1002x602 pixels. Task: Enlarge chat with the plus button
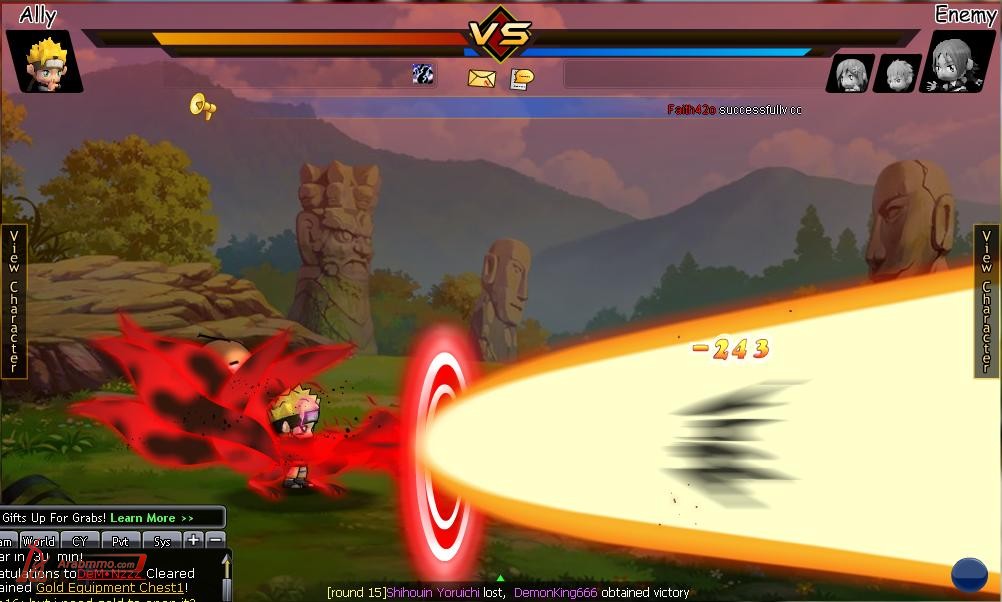pos(194,540)
